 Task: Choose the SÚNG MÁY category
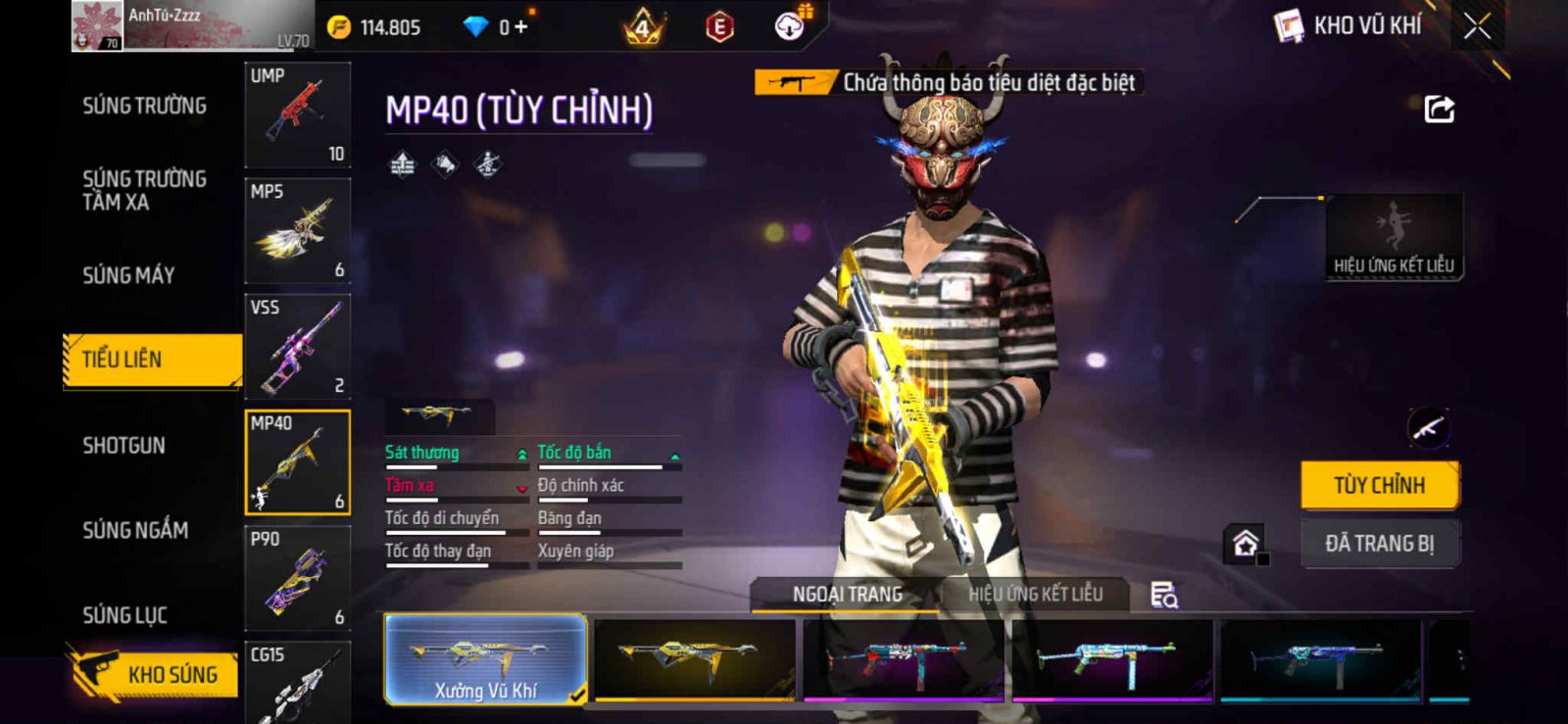[128, 275]
